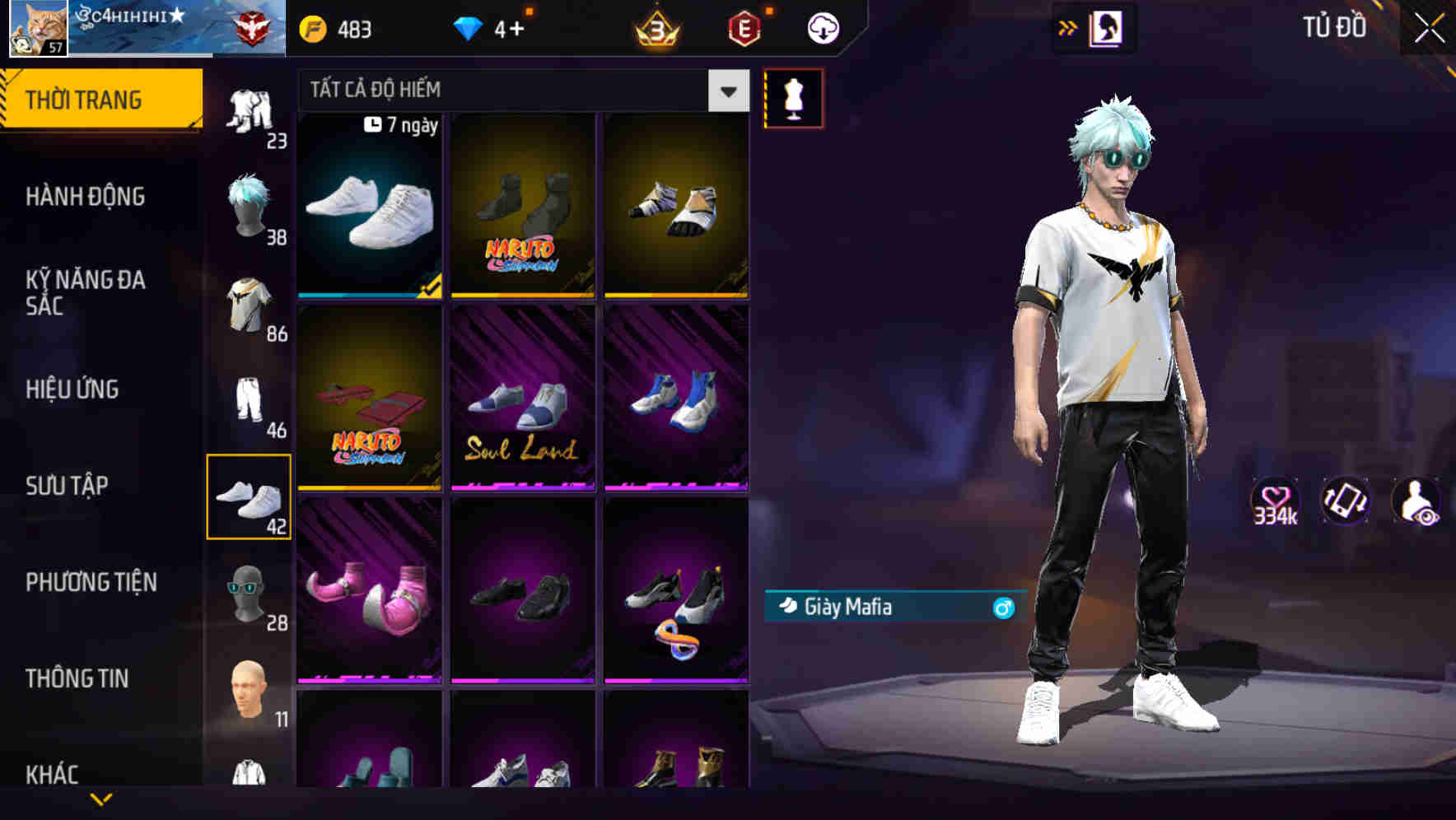The height and width of the screenshot is (820, 1456).
Task: Select the red E event badge icon
Action: pyautogui.click(x=740, y=30)
